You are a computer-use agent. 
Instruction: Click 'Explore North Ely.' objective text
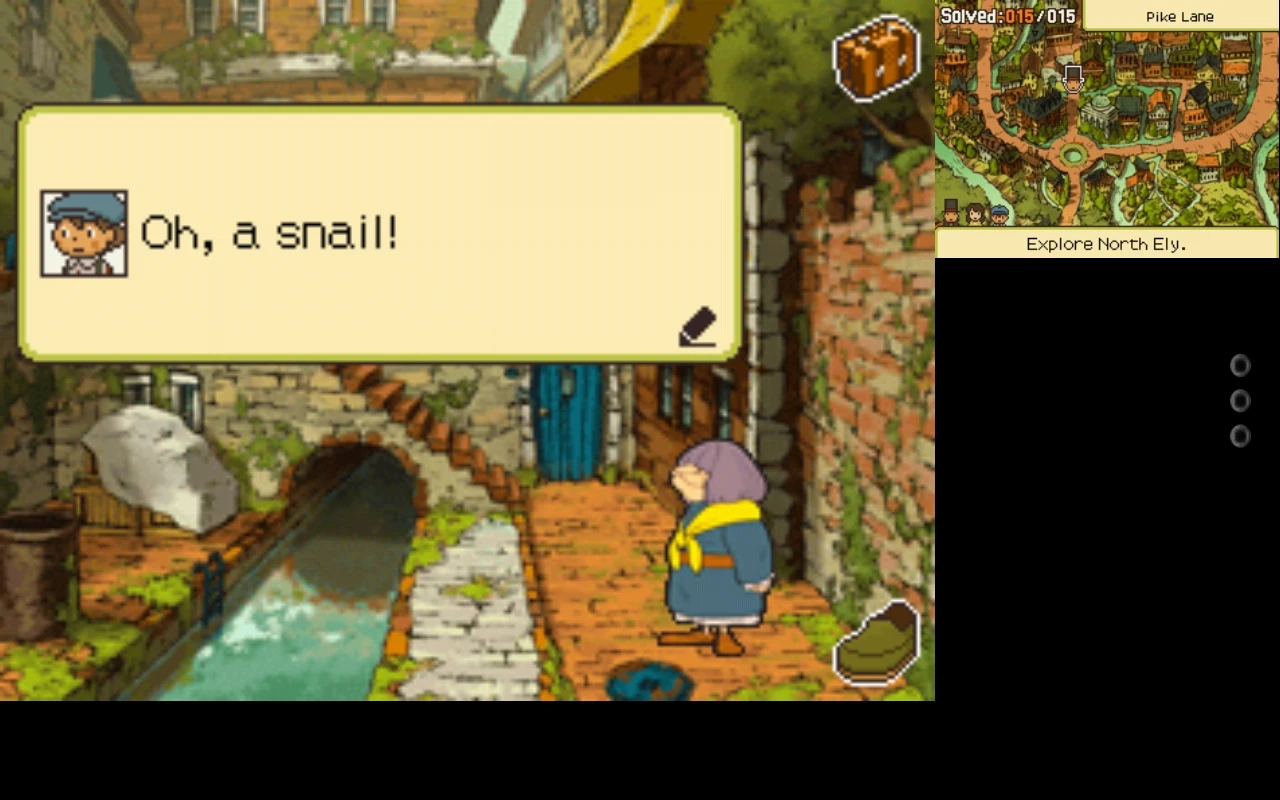point(1105,244)
